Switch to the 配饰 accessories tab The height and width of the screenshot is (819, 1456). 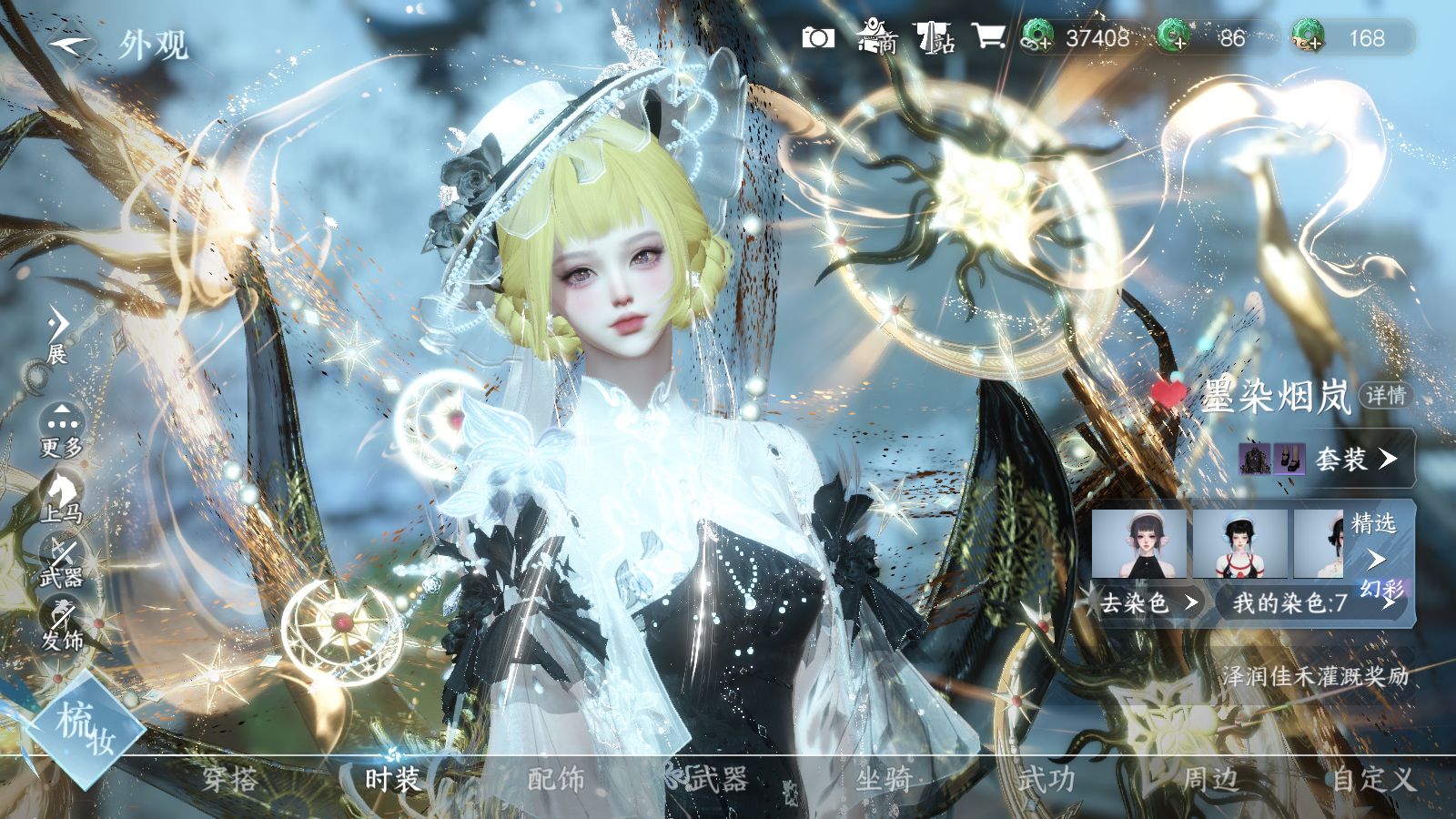tap(556, 780)
